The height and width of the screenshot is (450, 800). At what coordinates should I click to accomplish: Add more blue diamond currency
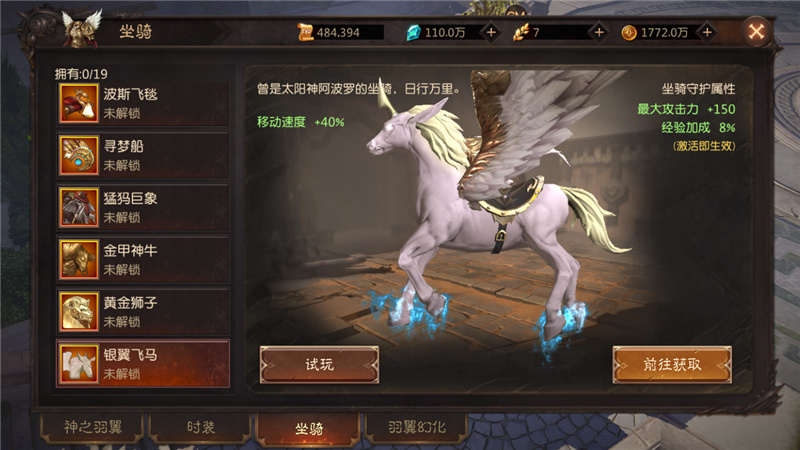tap(491, 32)
